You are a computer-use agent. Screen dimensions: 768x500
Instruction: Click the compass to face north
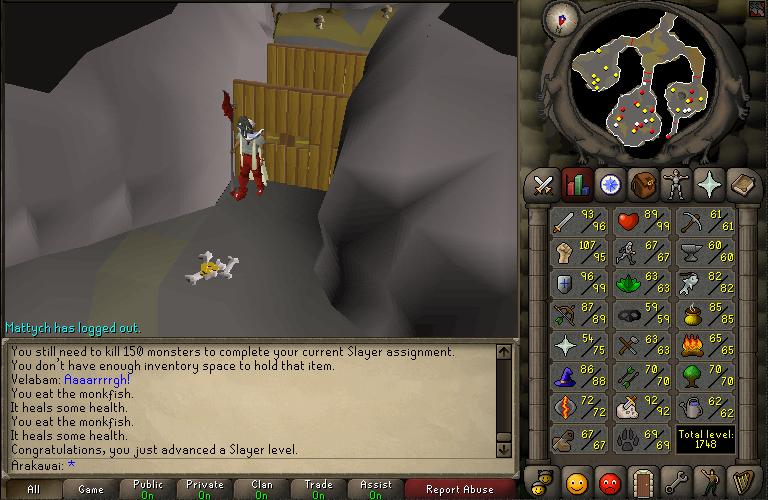click(x=559, y=17)
